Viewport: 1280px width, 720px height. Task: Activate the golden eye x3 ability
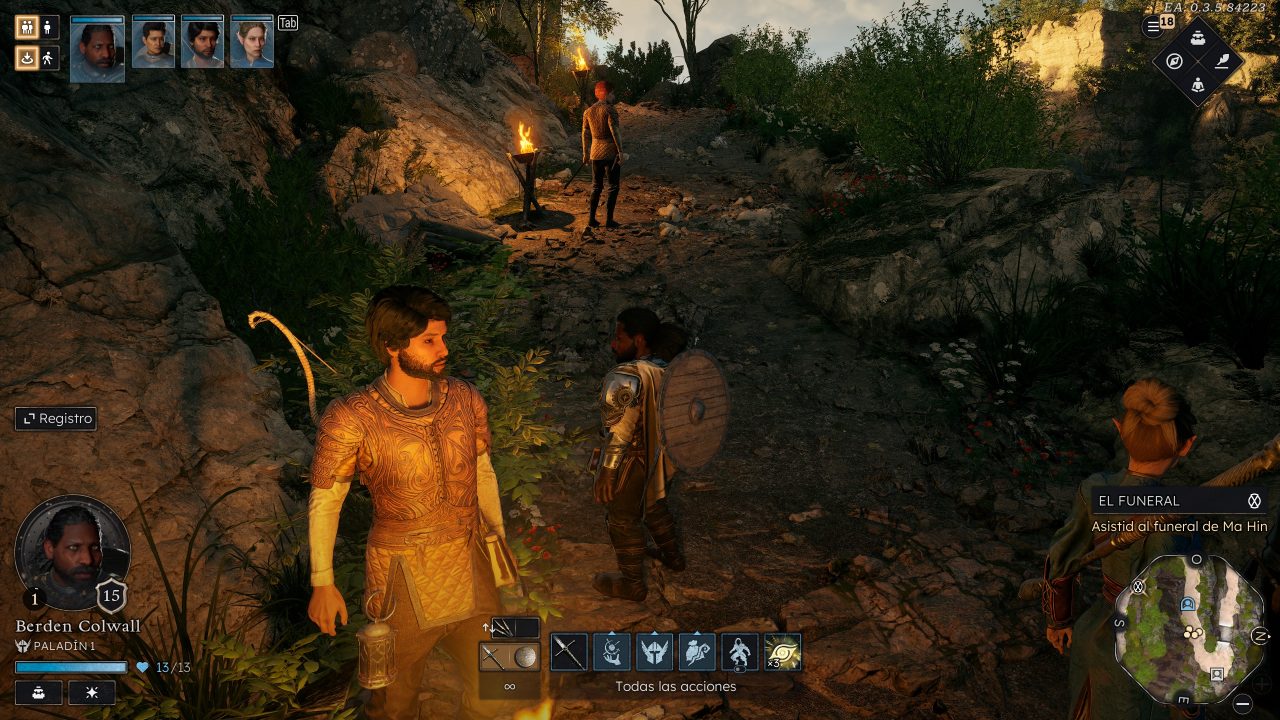click(783, 653)
